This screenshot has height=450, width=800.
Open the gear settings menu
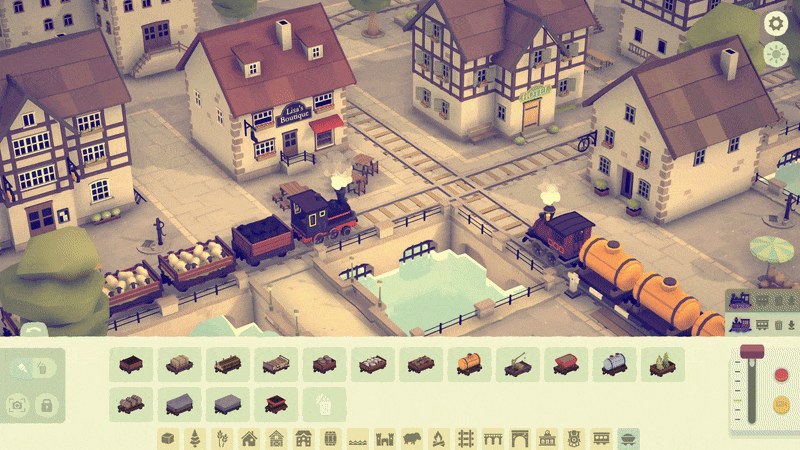point(776,23)
